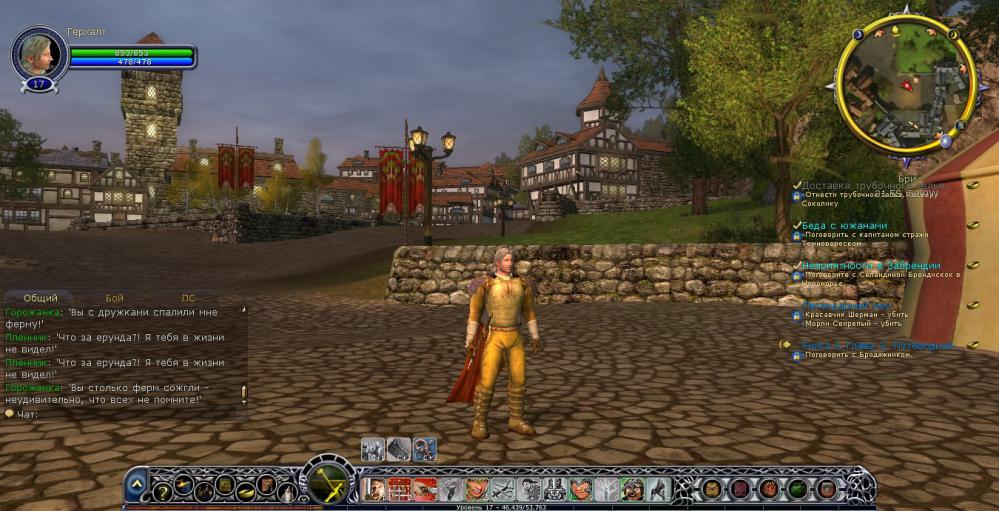Open the green bag icon
Viewport: 999px width, 511px height.
[x=797, y=489]
